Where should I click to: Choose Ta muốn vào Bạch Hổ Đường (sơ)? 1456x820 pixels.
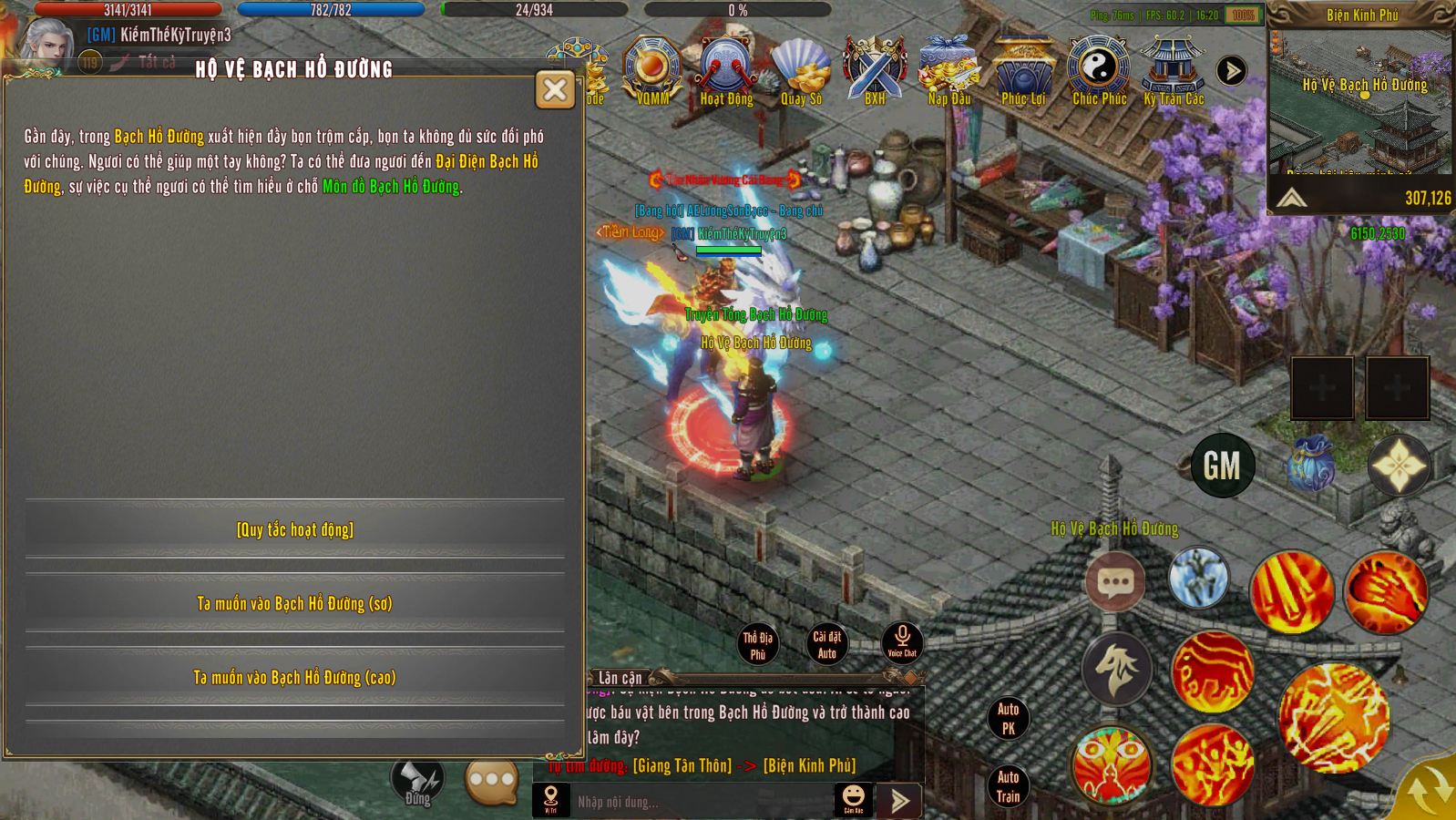click(295, 603)
